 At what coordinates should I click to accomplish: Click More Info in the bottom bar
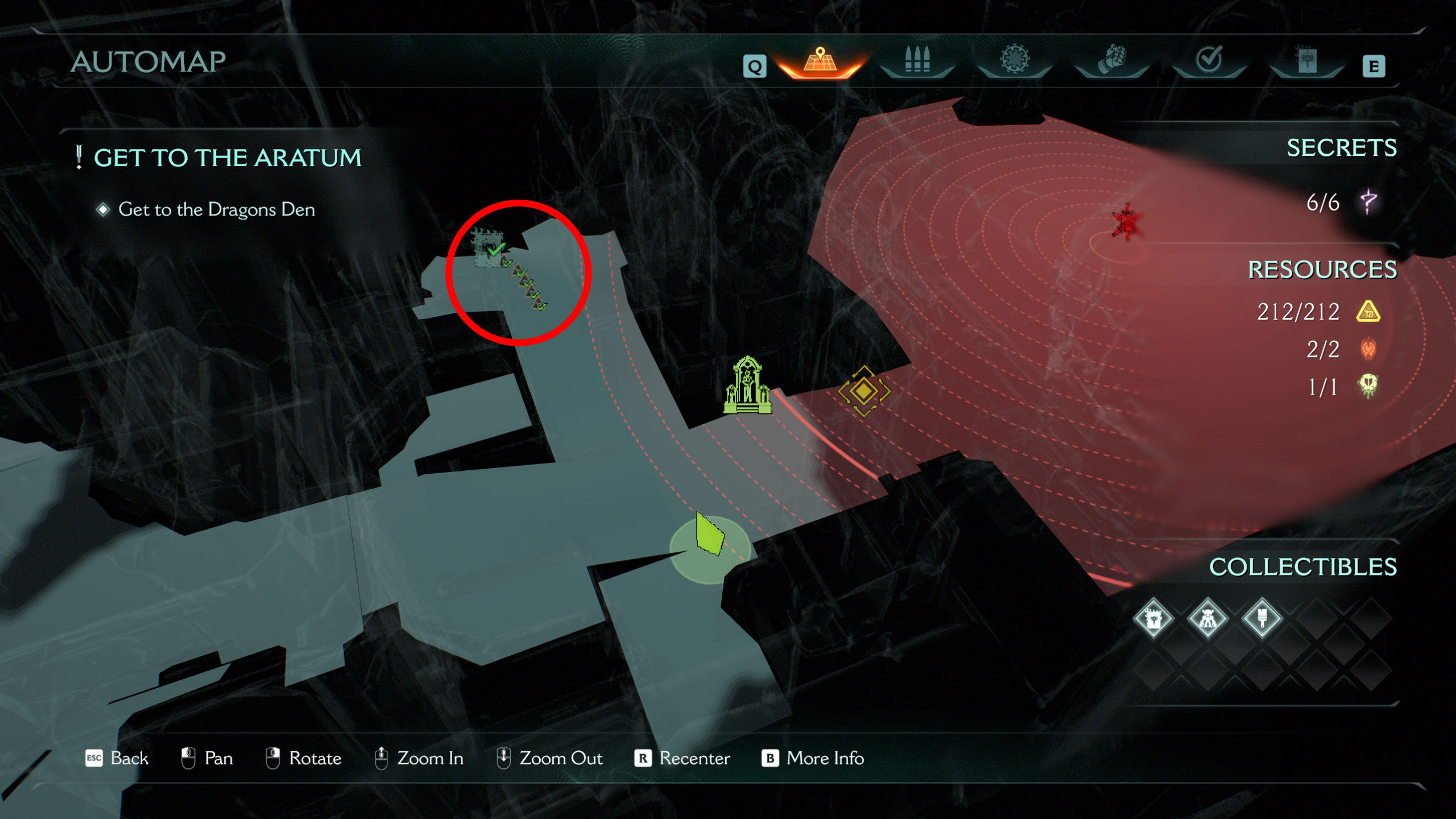pos(824,759)
